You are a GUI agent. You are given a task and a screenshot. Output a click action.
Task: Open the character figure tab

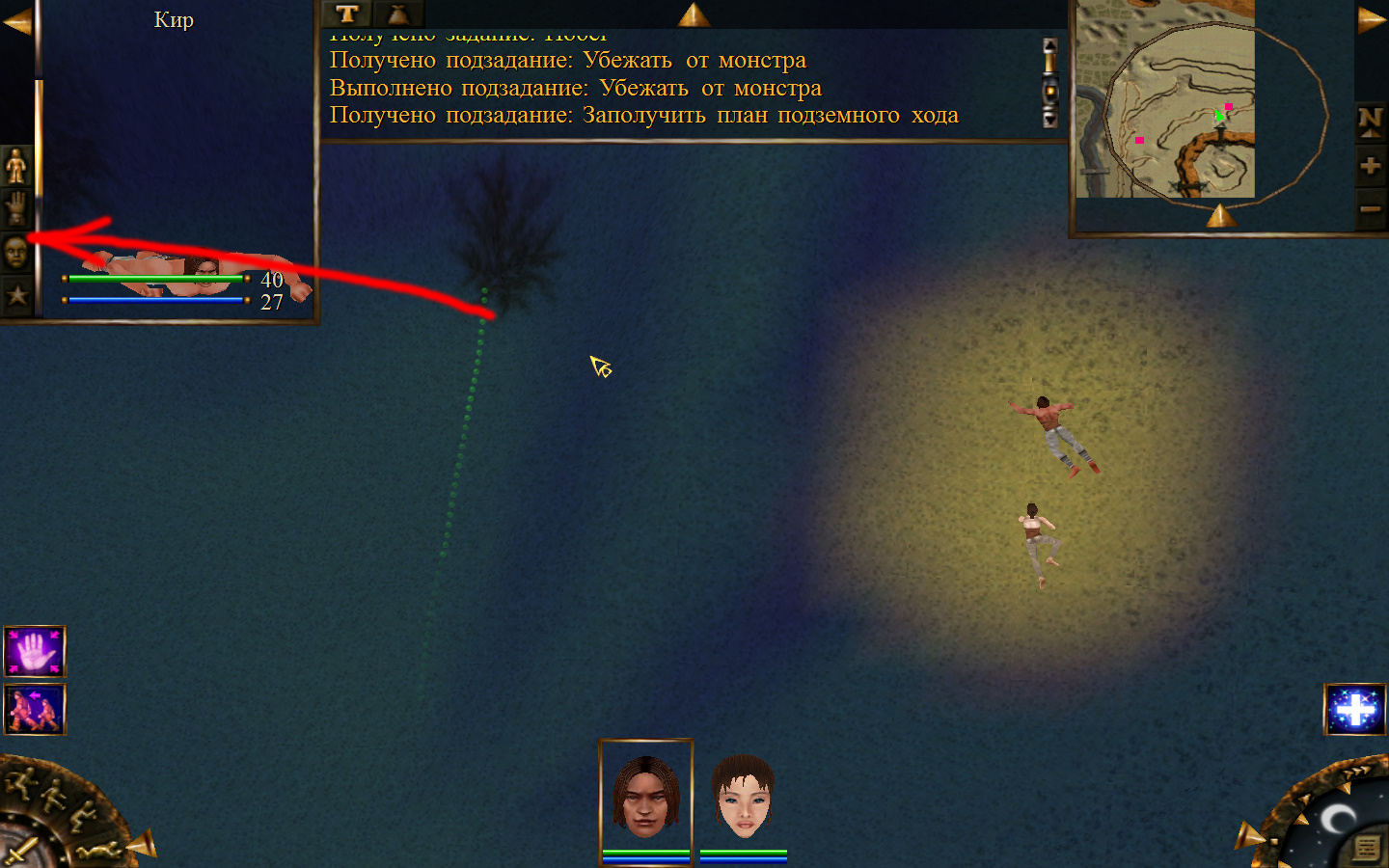tap(16, 166)
